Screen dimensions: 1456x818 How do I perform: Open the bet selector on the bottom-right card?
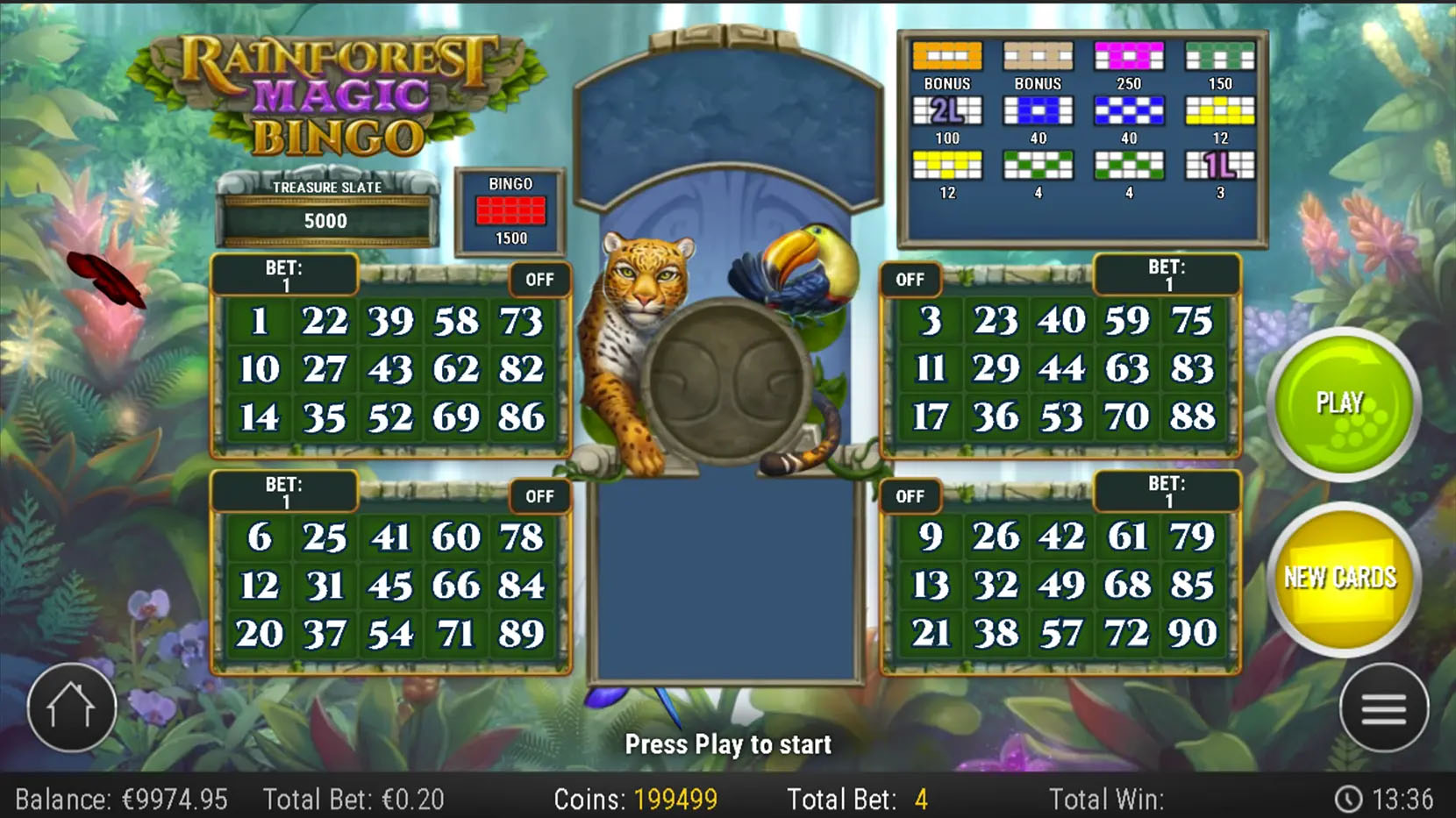(1167, 491)
